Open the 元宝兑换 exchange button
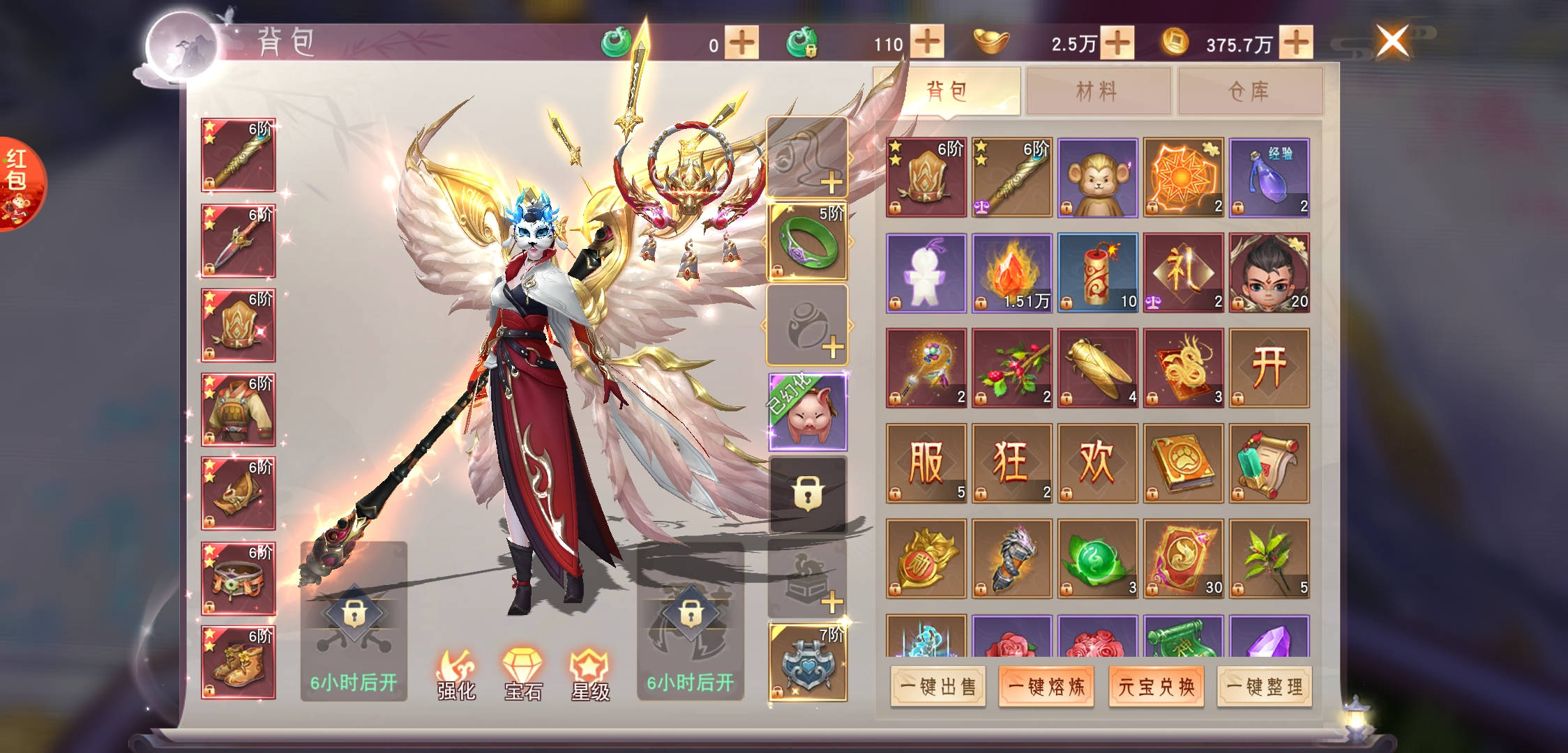1568x753 pixels. [x=1156, y=687]
